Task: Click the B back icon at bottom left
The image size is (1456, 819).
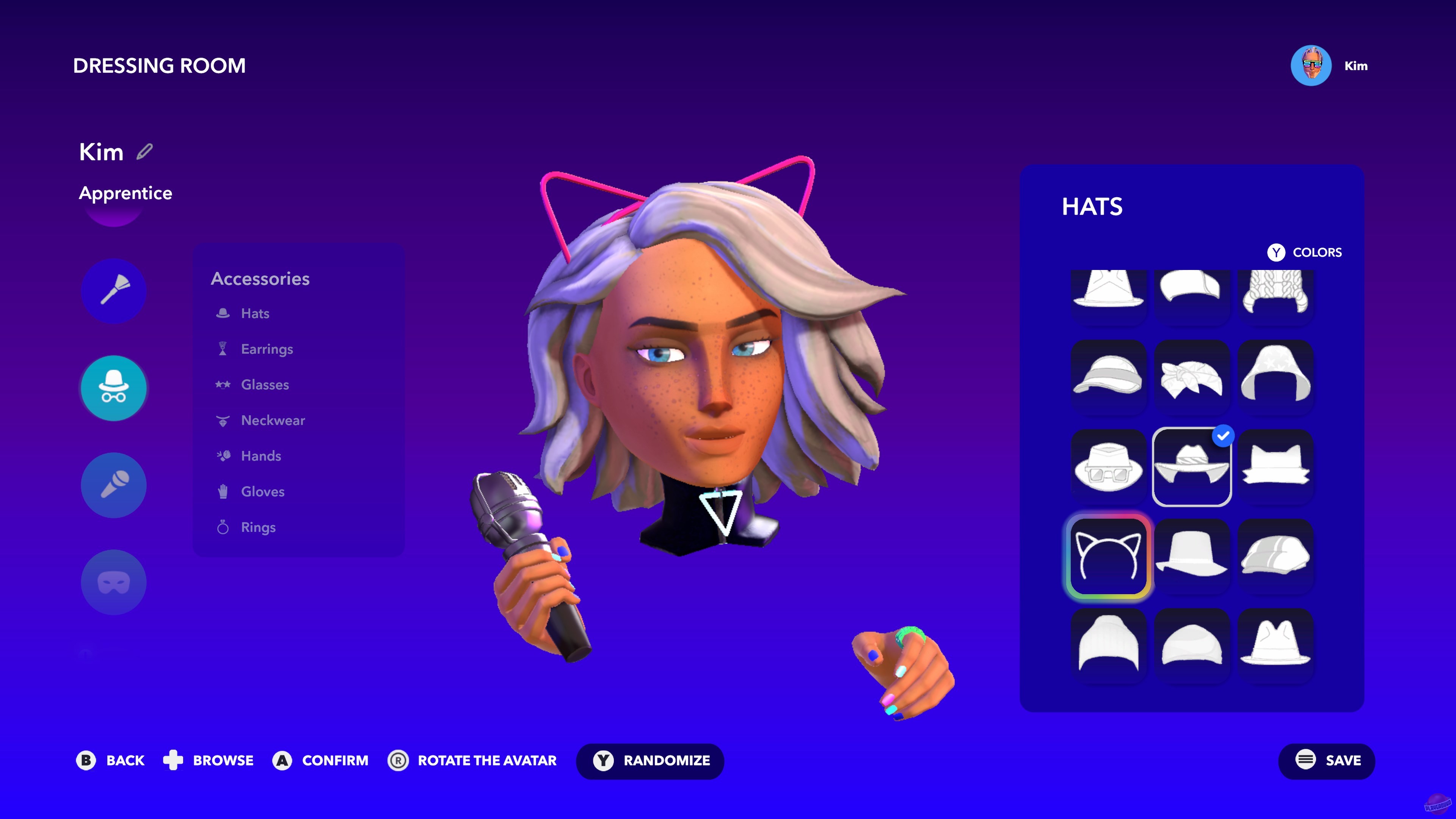Action: (x=85, y=761)
